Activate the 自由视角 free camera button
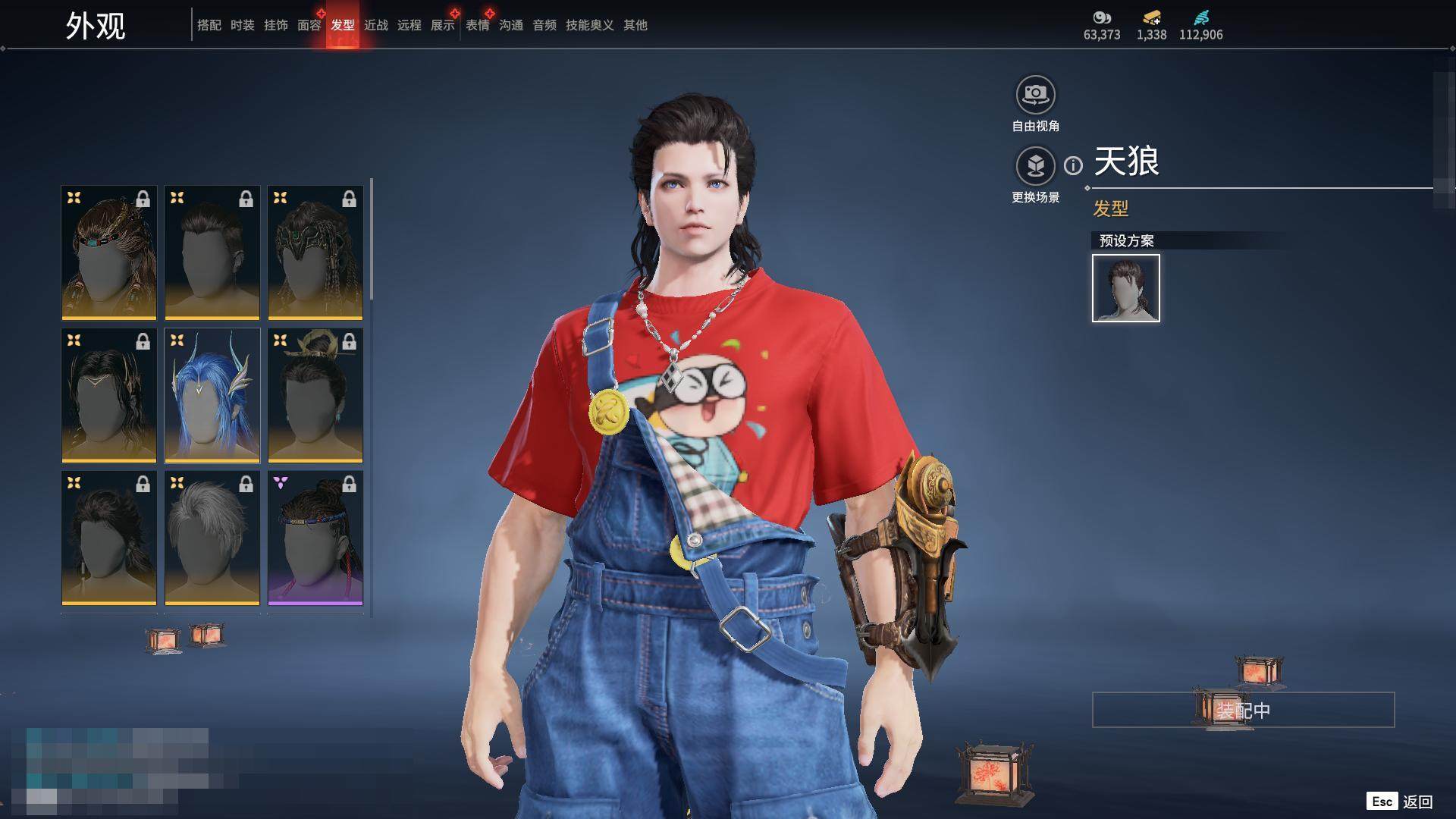This screenshot has height=819, width=1456. click(1035, 95)
